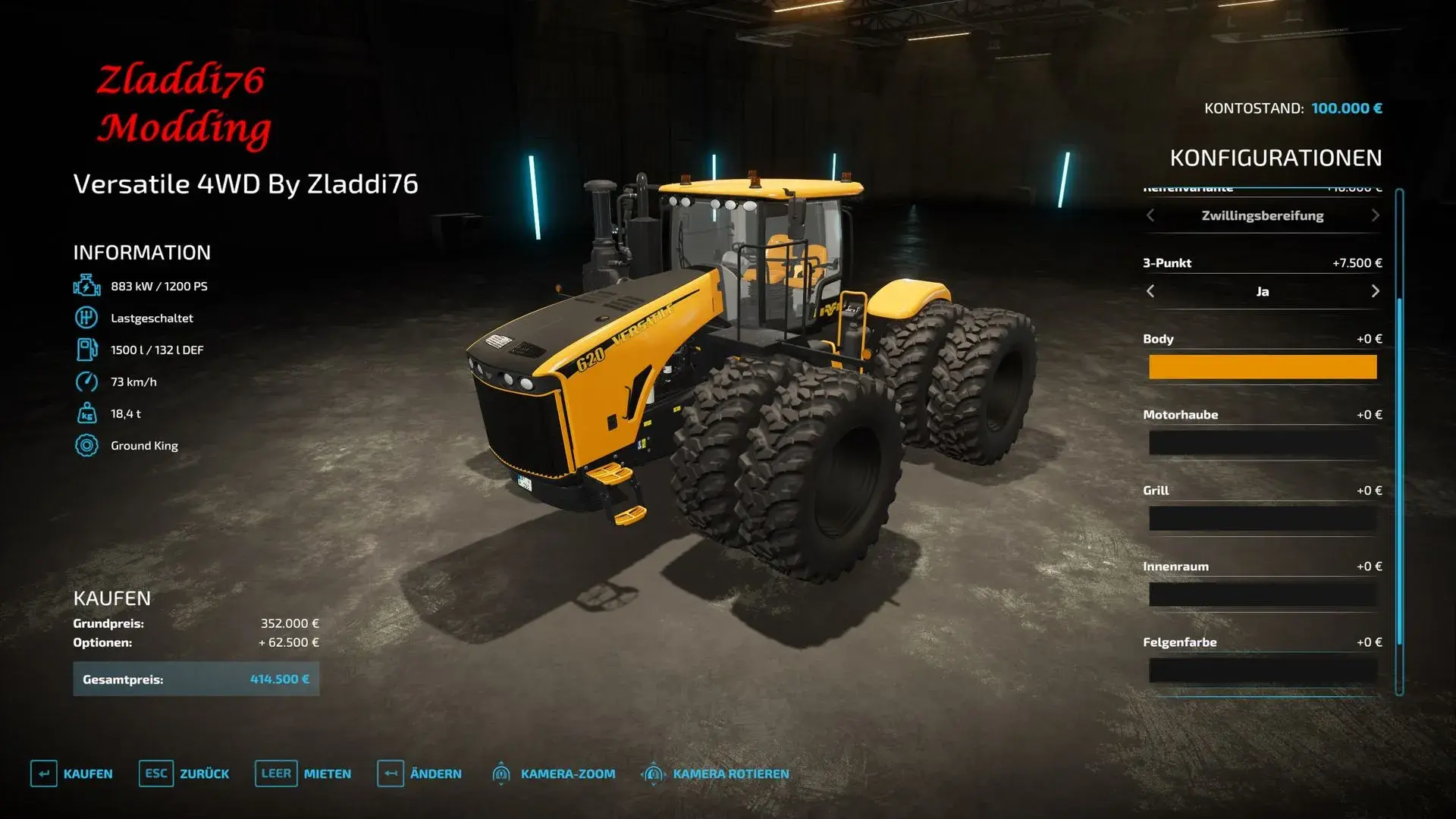Click the Kamera Rotieren mouse icon
This screenshot has width=1456, height=819.
(x=652, y=773)
